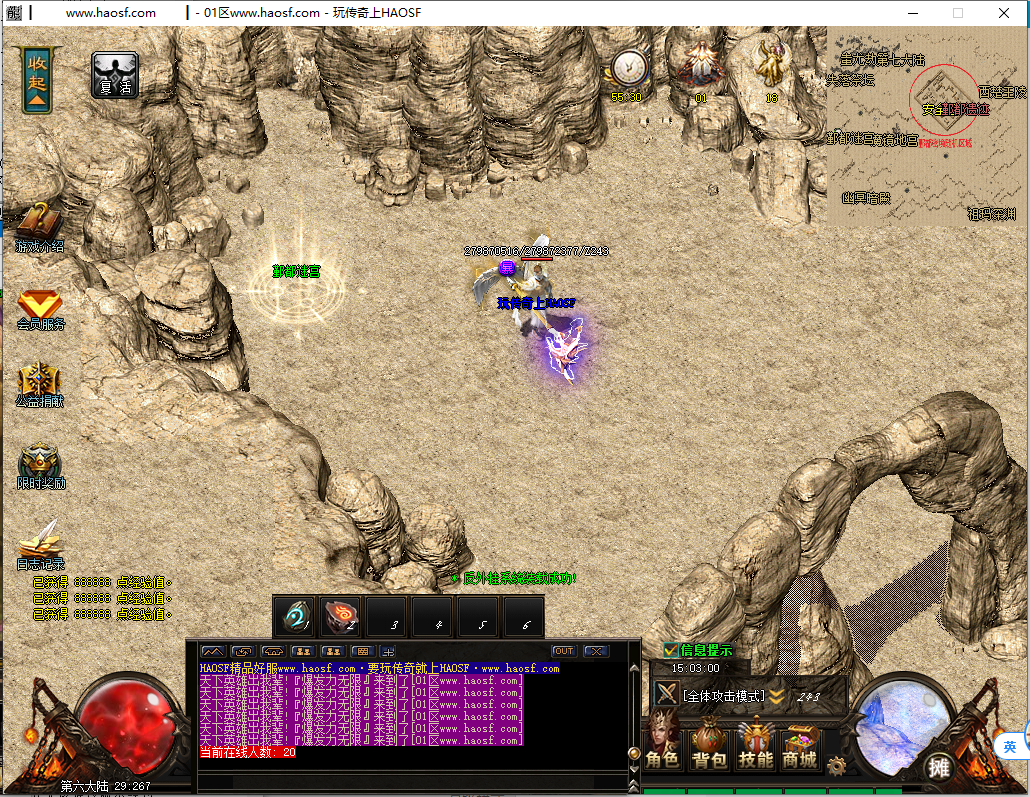
Task: Click the clock timer icon
Action: [x=628, y=68]
